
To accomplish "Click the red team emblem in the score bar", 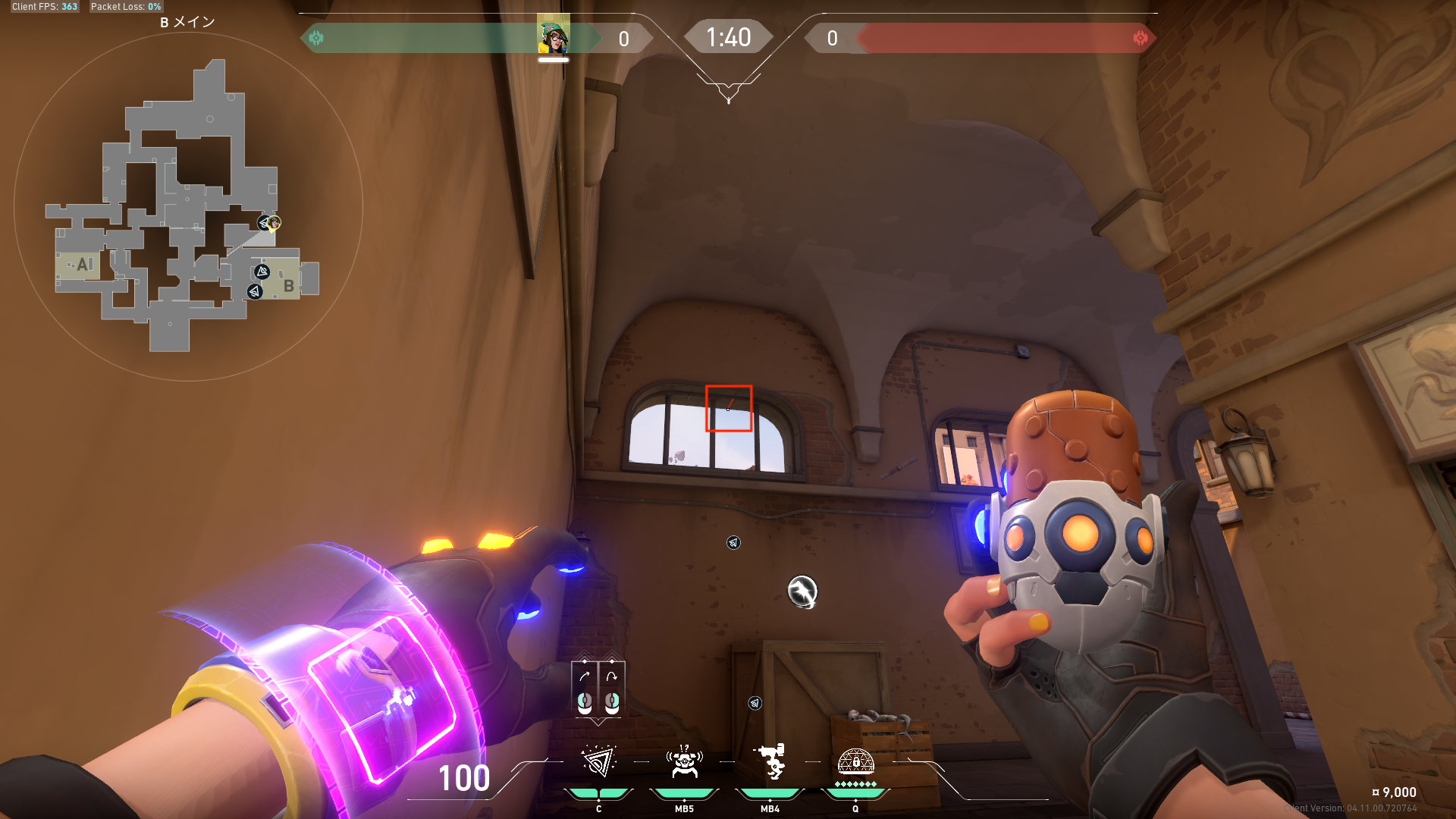I will (1140, 38).
